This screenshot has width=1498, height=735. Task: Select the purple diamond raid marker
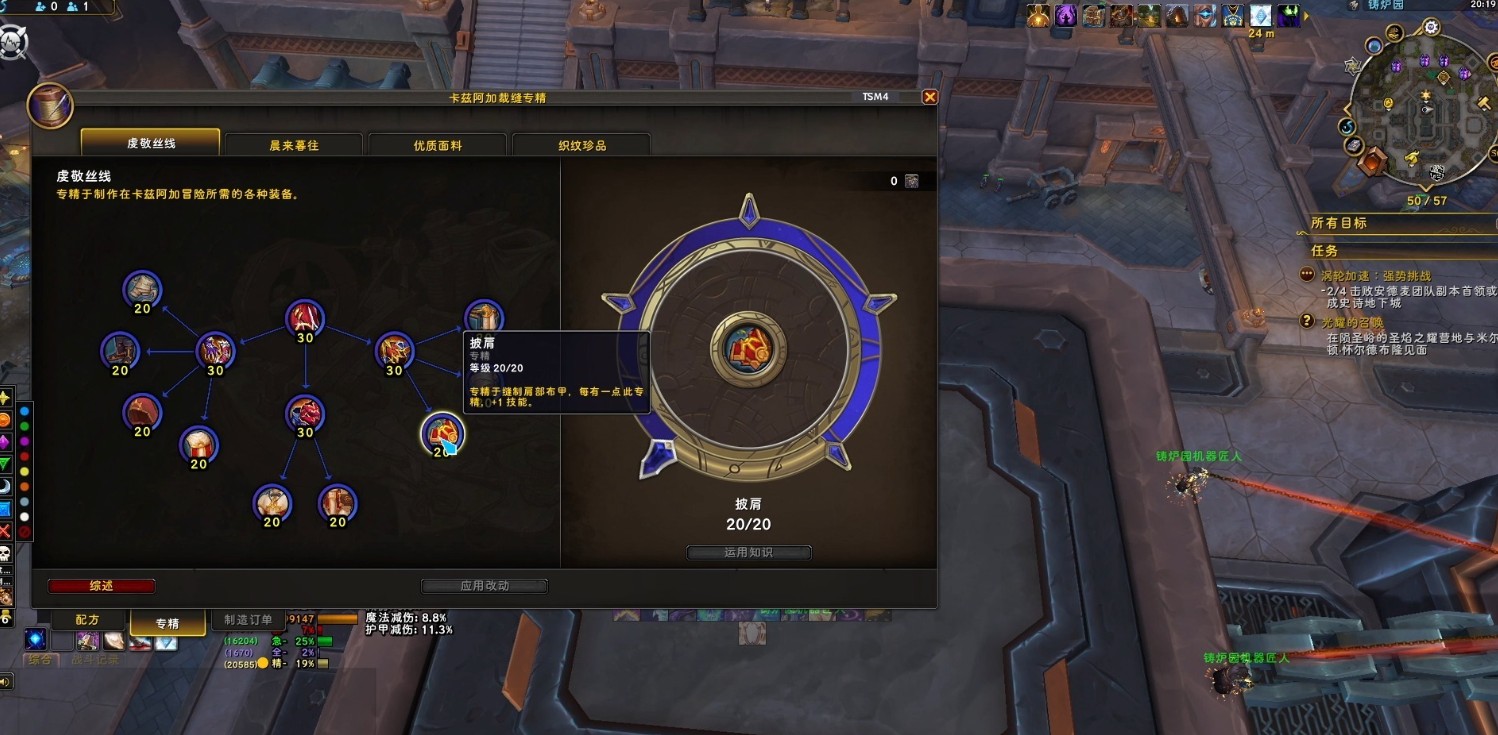point(6,442)
